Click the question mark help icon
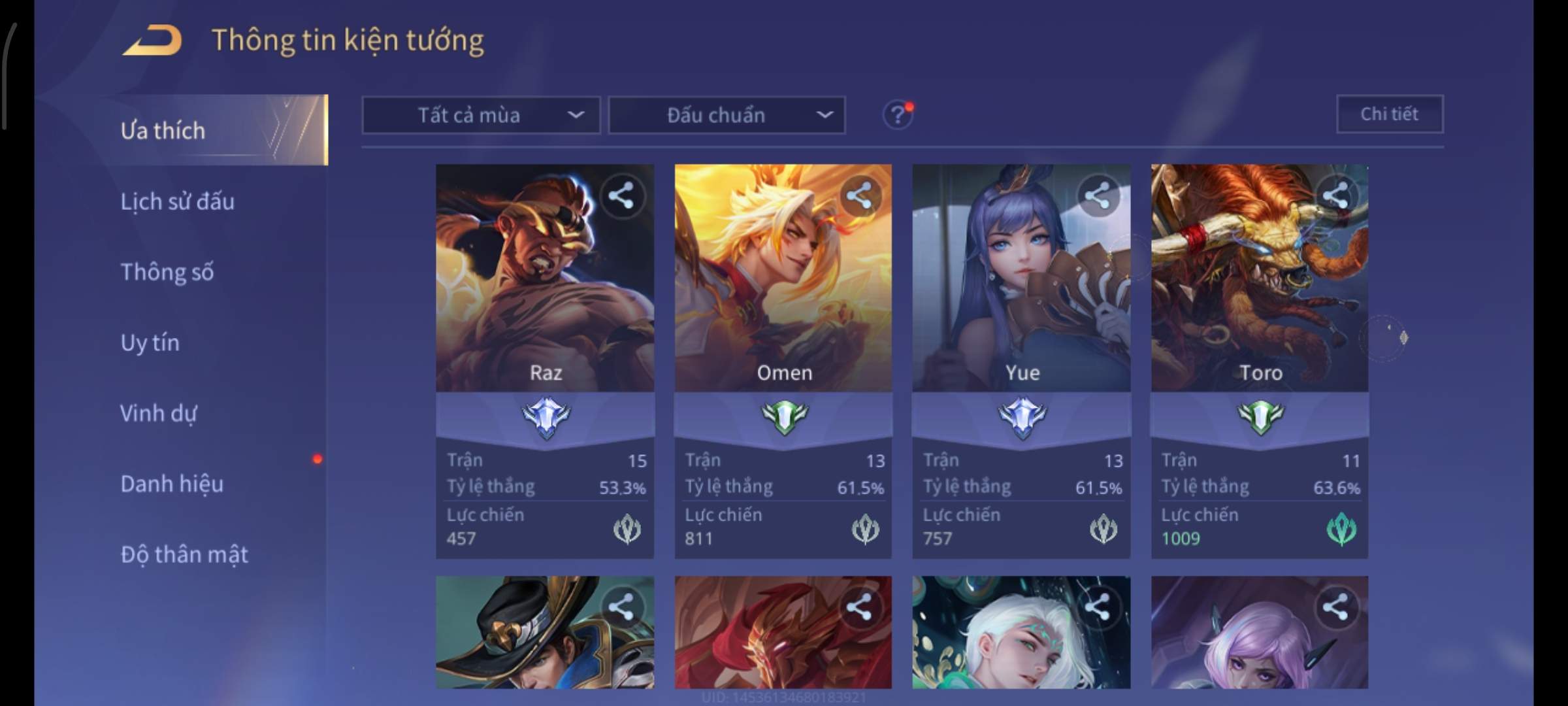Viewport: 1568px width, 706px height. (898, 115)
